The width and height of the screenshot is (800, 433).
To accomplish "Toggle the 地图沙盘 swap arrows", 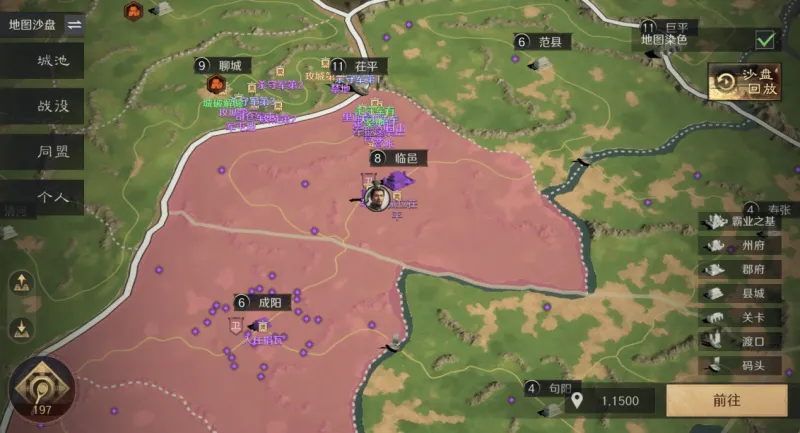I will 74,25.
